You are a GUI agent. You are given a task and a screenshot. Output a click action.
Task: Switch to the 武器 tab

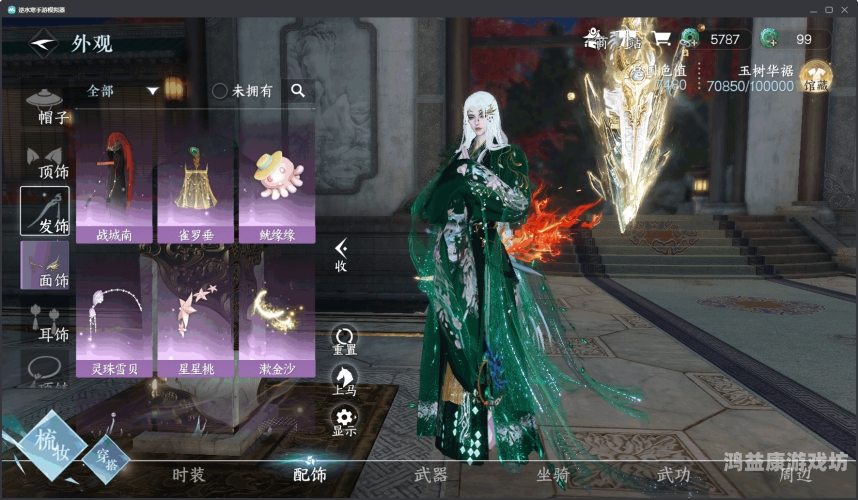point(430,475)
